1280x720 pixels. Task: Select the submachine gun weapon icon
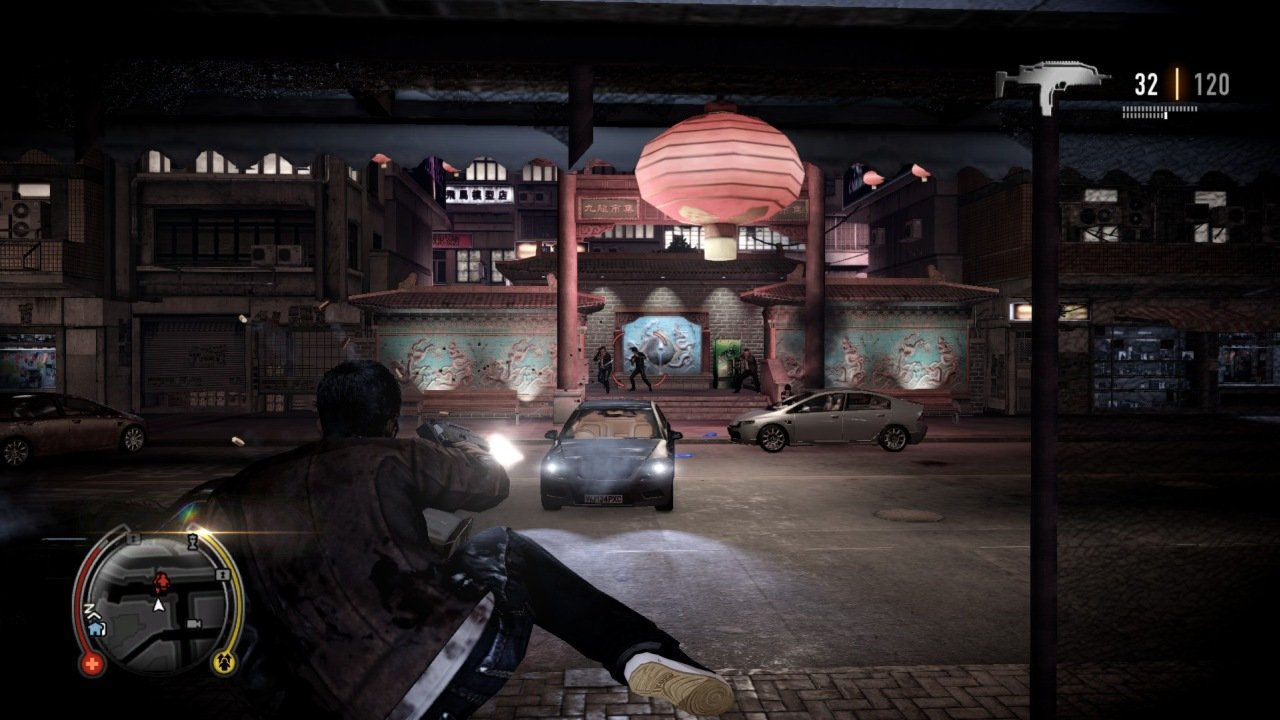pyautogui.click(x=1052, y=81)
